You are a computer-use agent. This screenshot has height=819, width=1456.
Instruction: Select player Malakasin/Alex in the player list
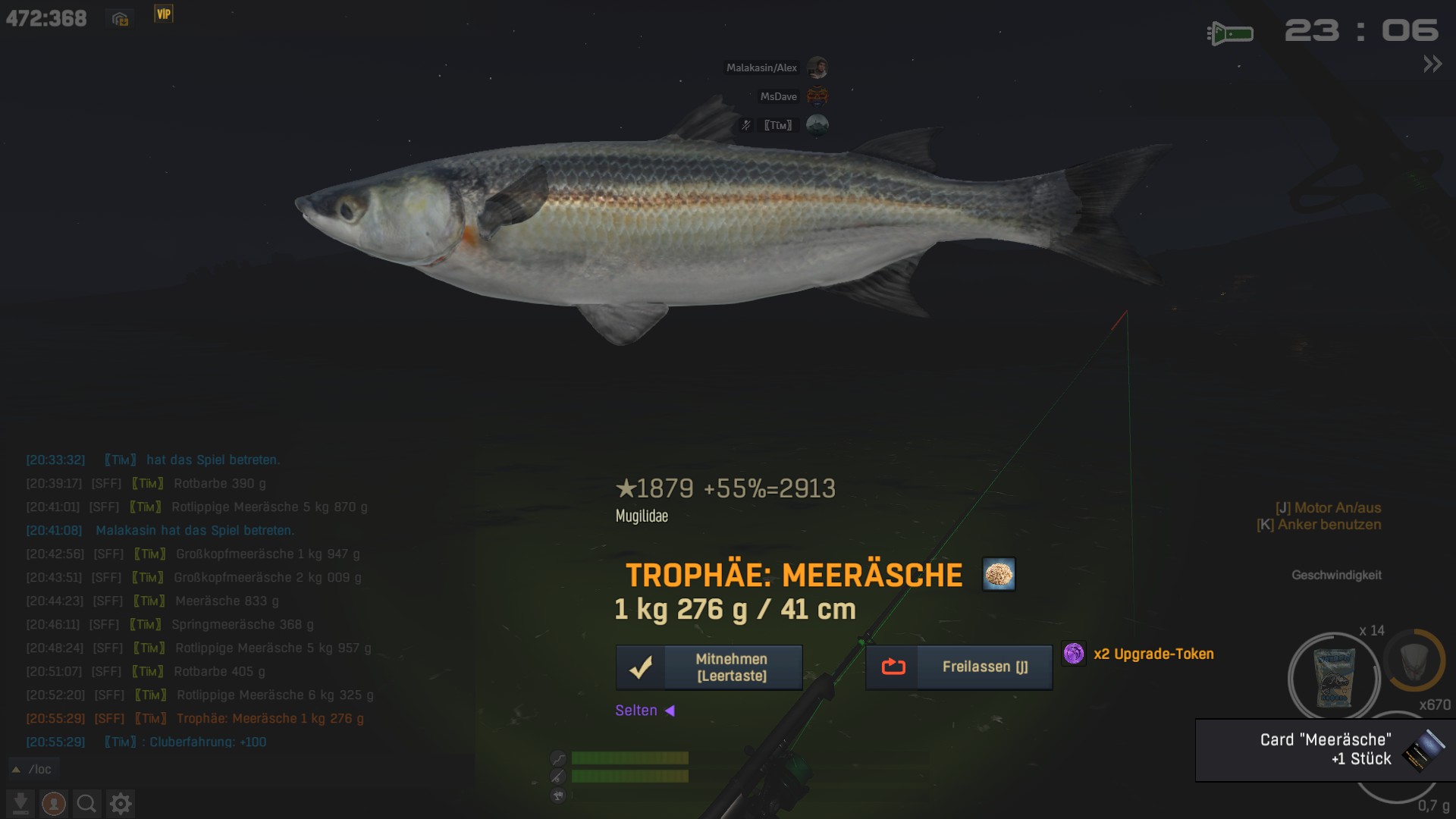[x=761, y=67]
